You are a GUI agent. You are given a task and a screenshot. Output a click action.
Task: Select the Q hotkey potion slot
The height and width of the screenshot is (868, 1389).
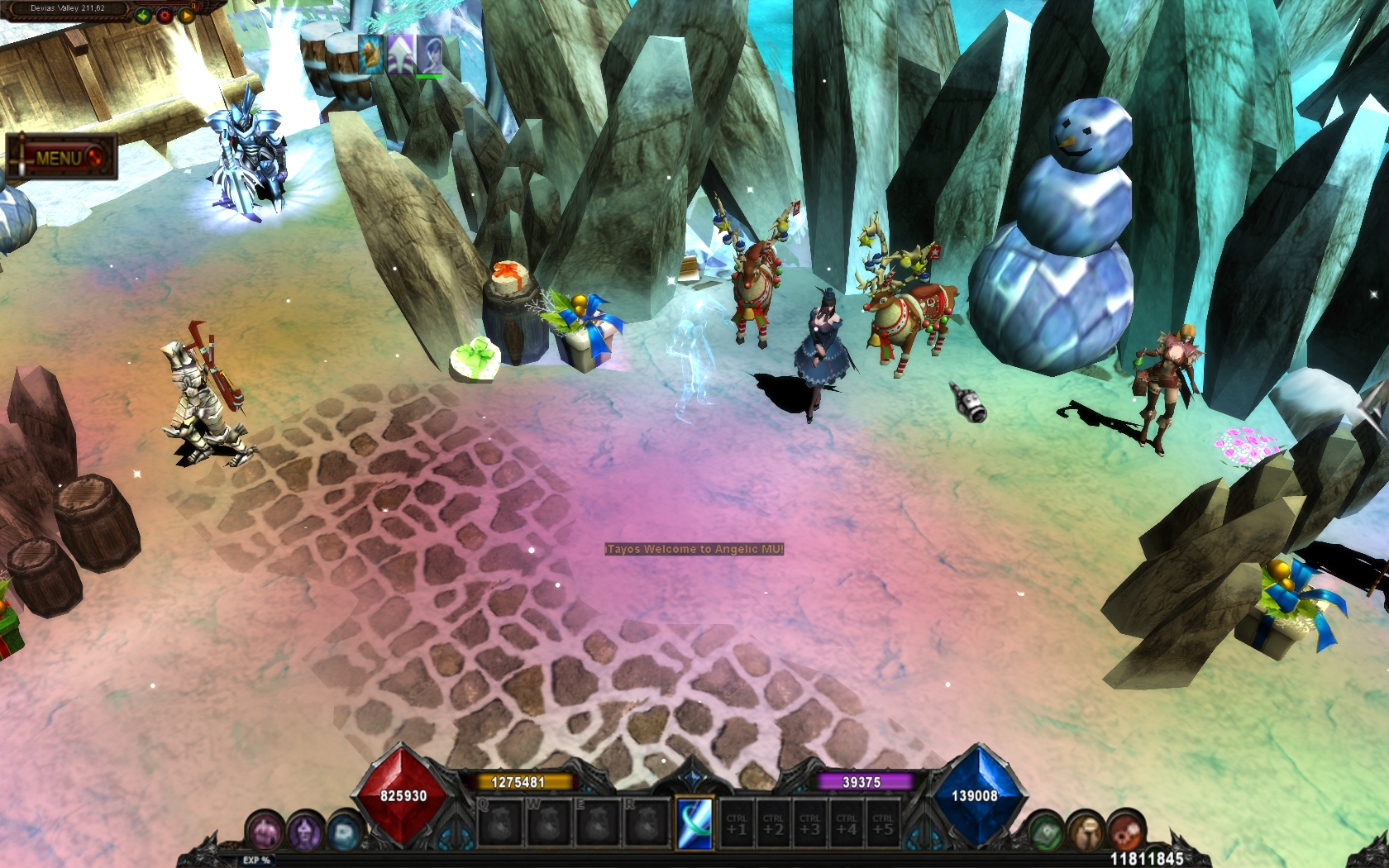[501, 823]
